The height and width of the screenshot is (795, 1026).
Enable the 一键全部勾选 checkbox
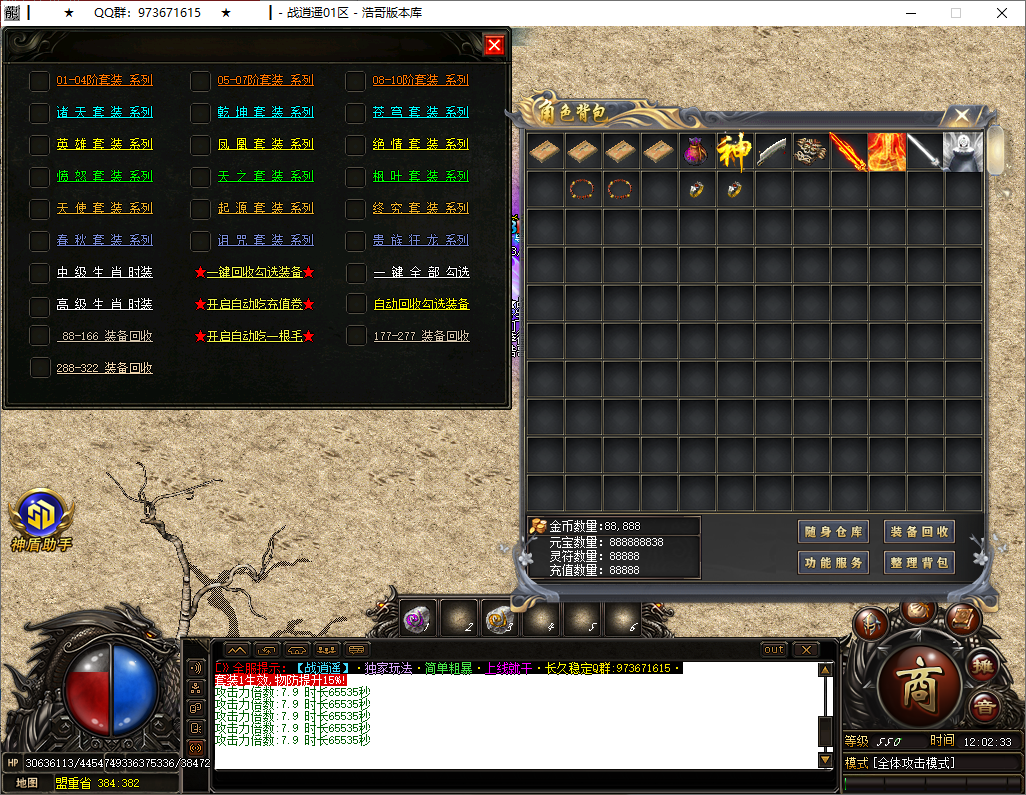[356, 273]
